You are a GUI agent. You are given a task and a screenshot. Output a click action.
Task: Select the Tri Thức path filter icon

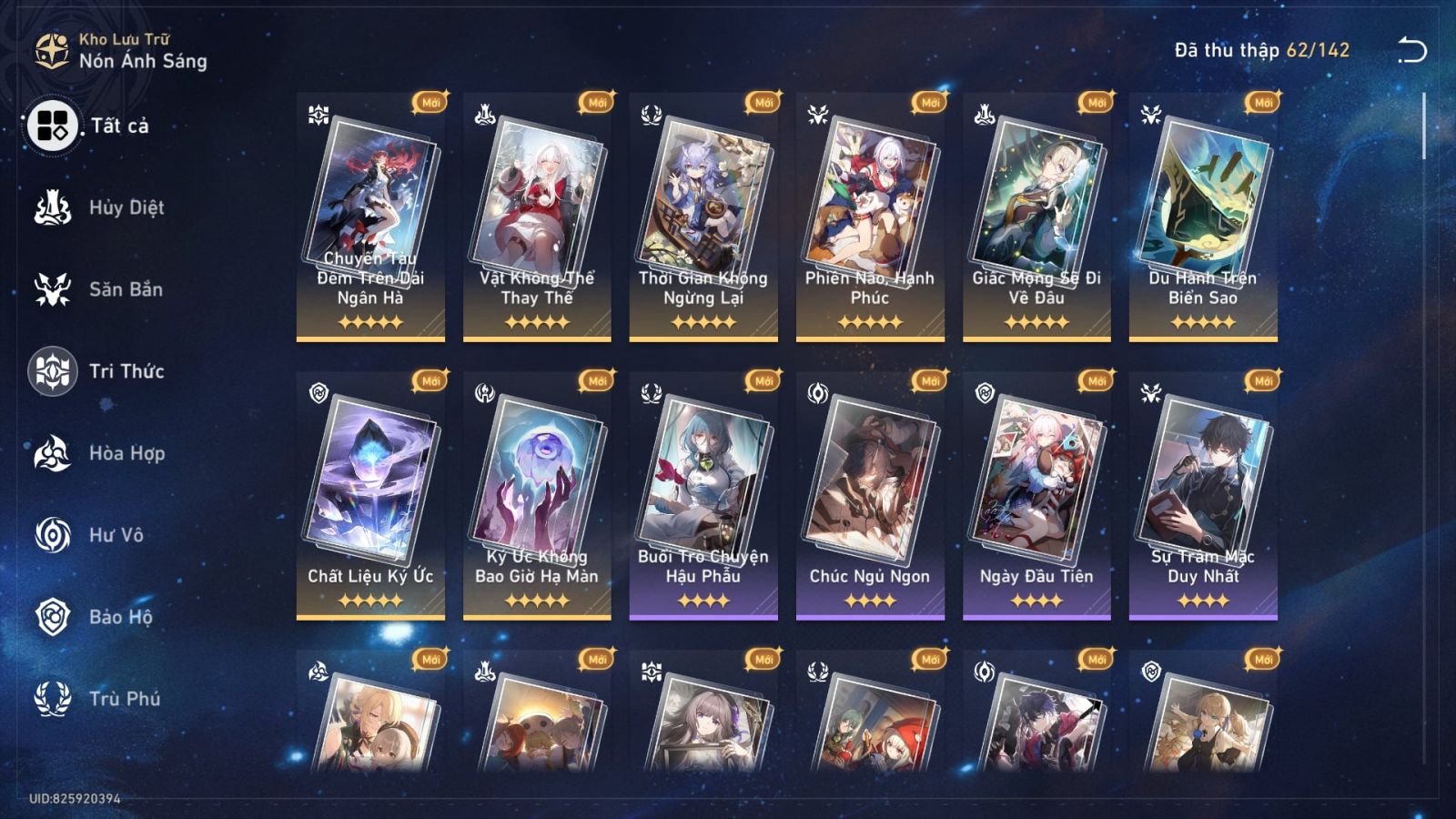coord(53,371)
